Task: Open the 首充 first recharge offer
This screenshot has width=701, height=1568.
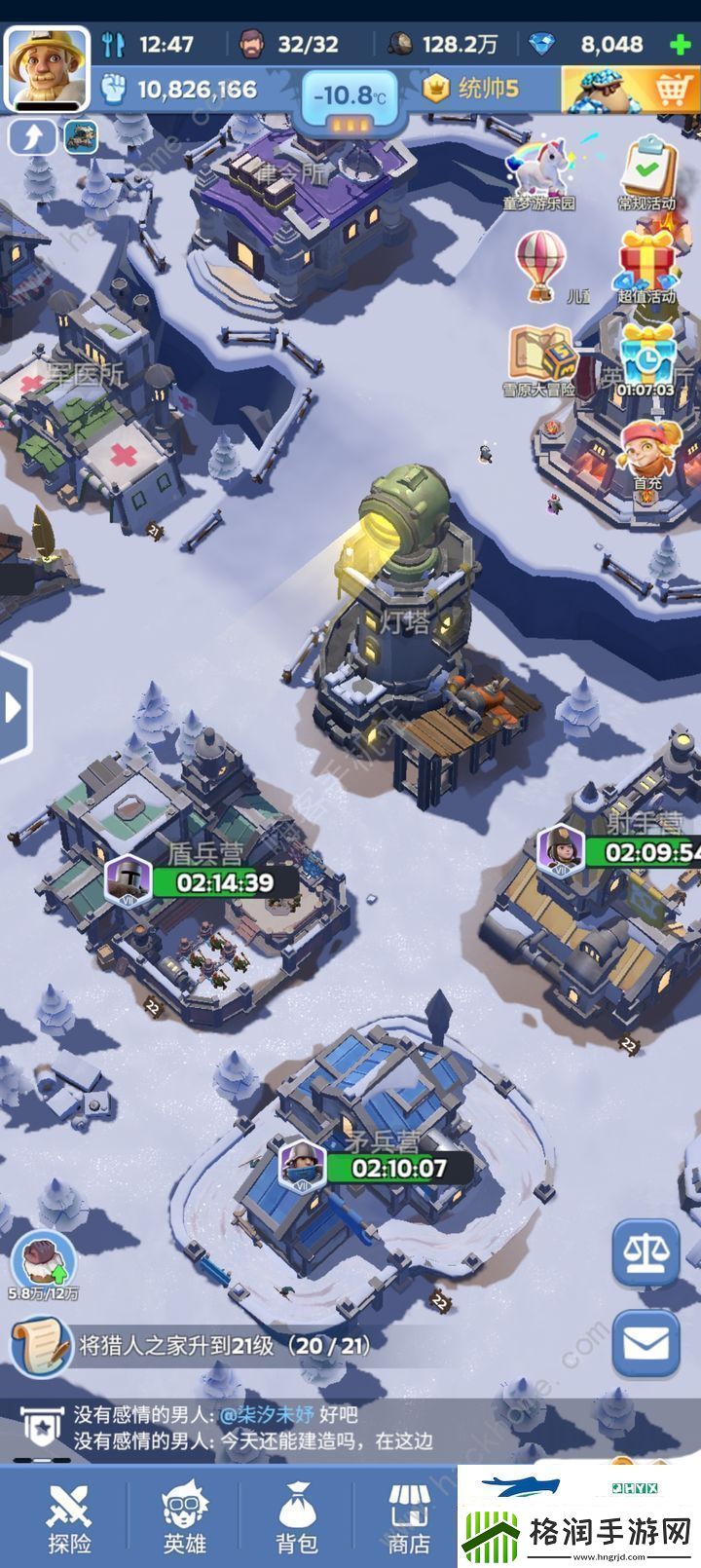Action: [x=646, y=450]
